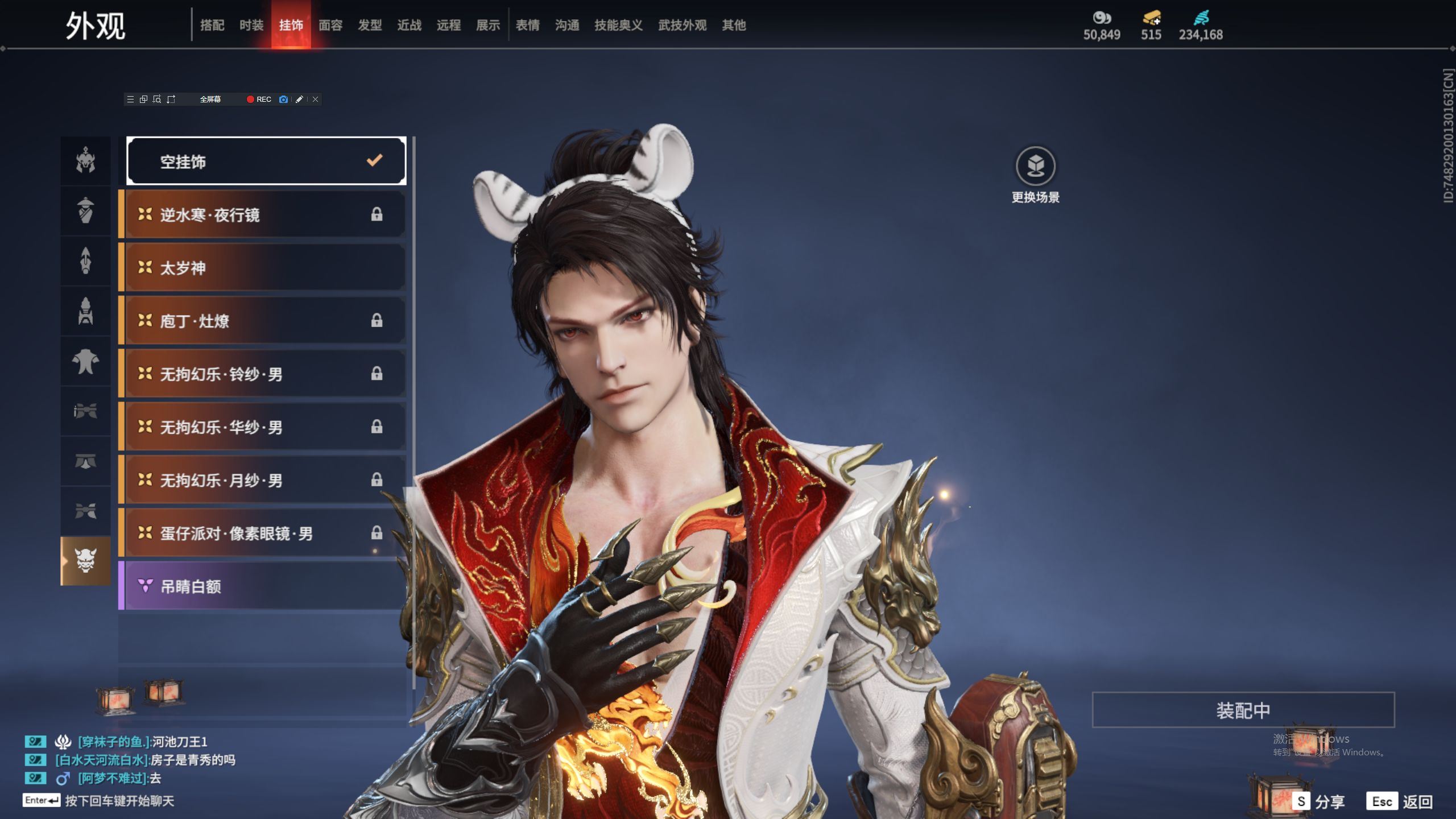Open the topmost armored helmet category icon
Viewport: 1456px width, 819px height.
[x=85, y=160]
